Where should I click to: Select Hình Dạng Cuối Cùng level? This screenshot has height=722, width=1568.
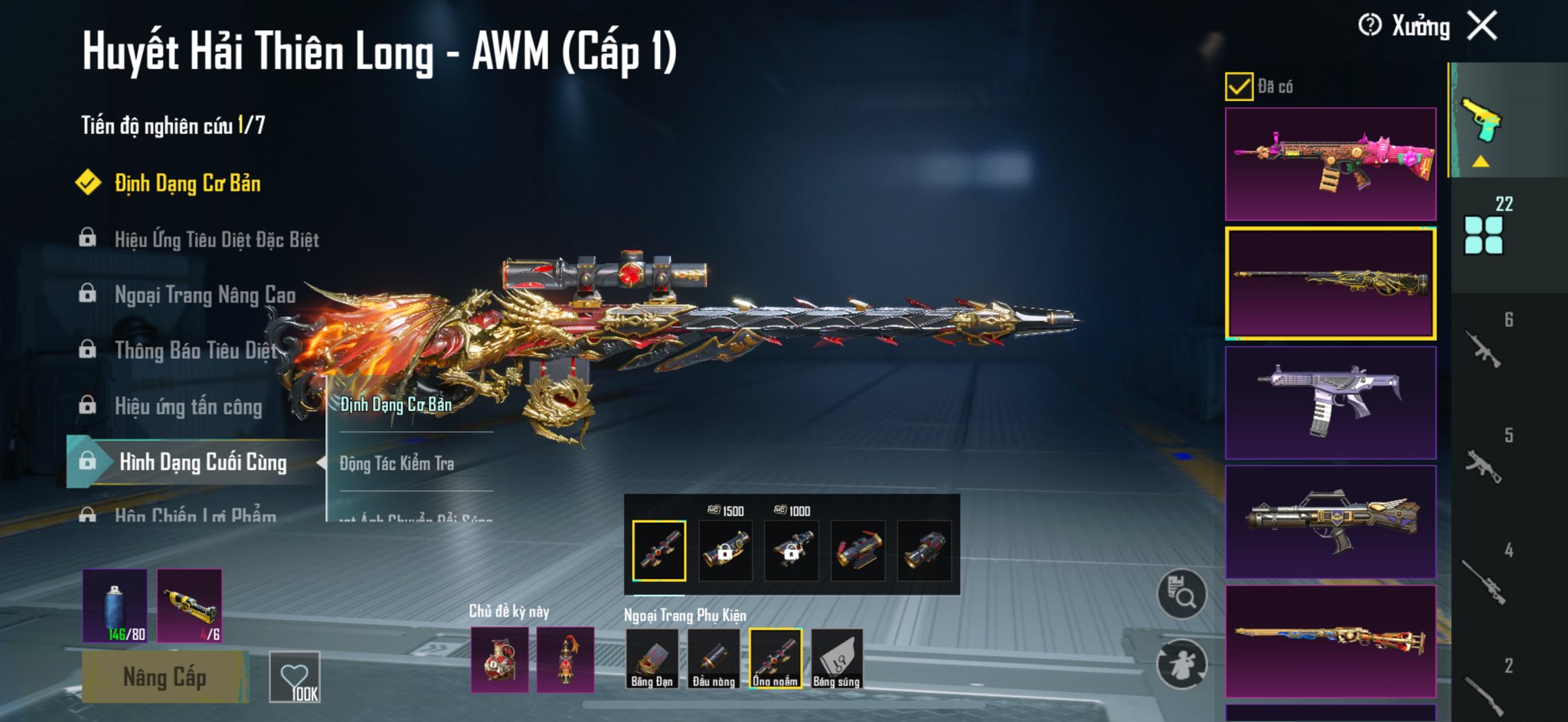[202, 462]
